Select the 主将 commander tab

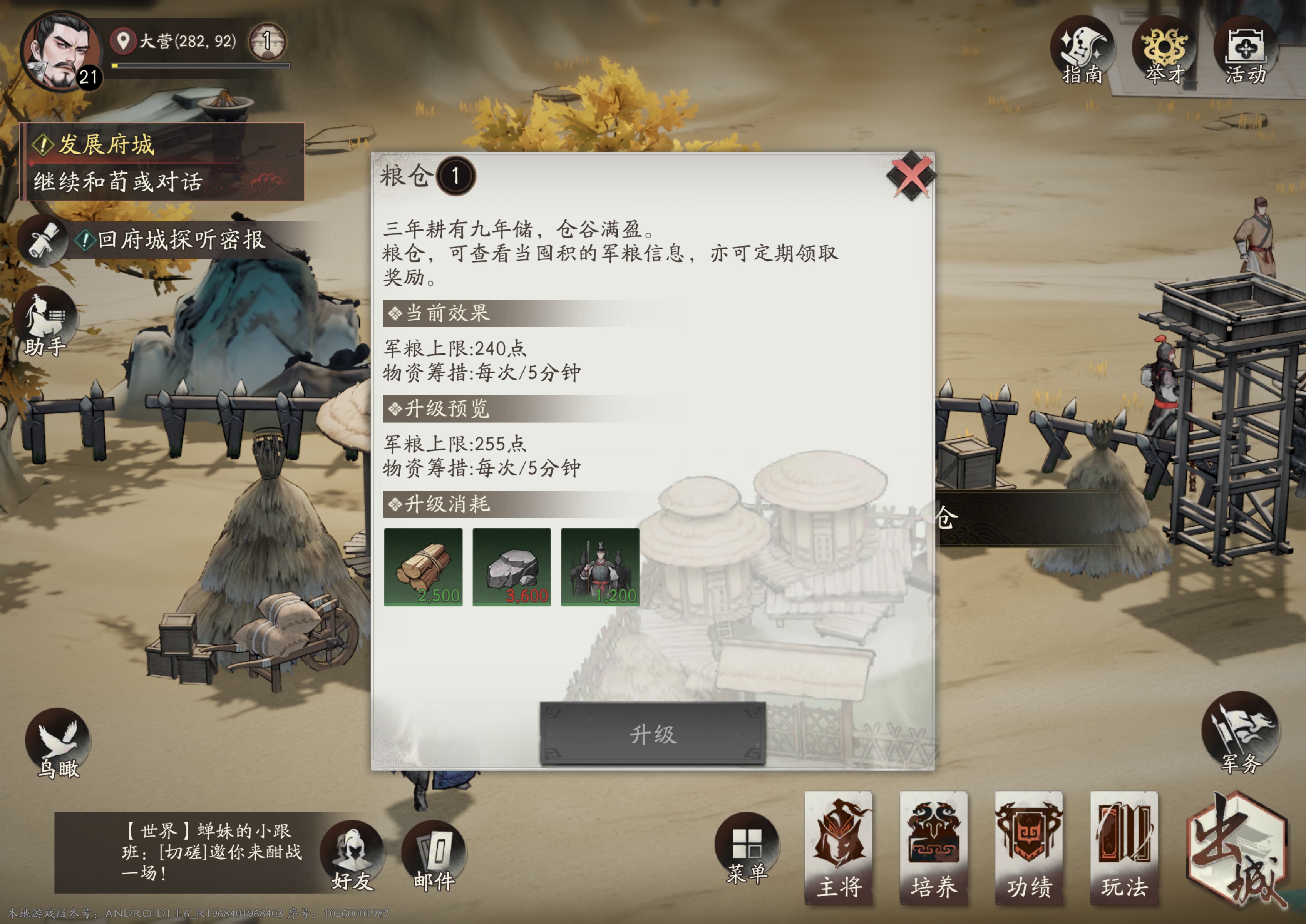(x=839, y=848)
